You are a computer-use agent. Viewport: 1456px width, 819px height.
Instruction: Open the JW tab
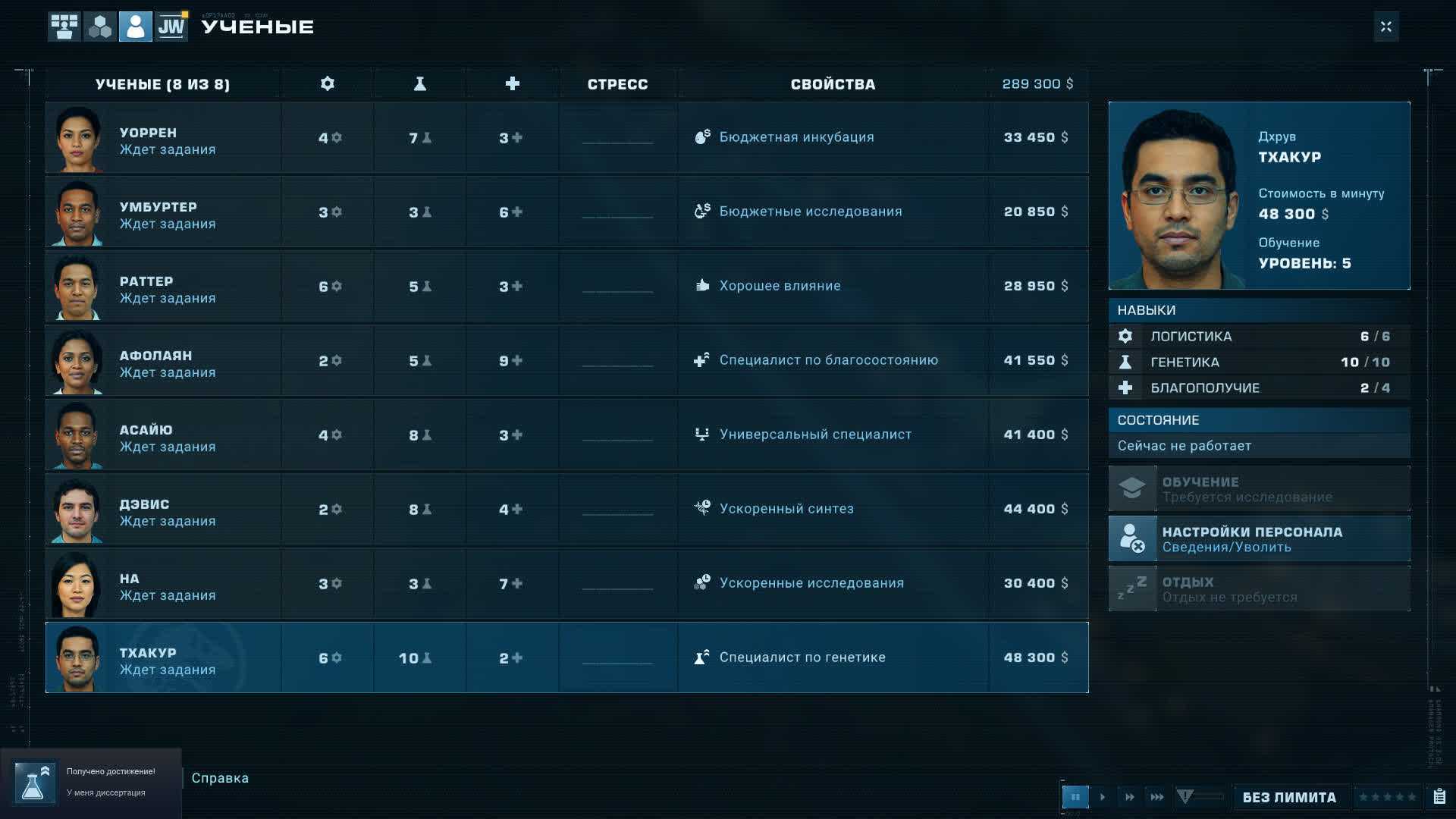tap(171, 27)
